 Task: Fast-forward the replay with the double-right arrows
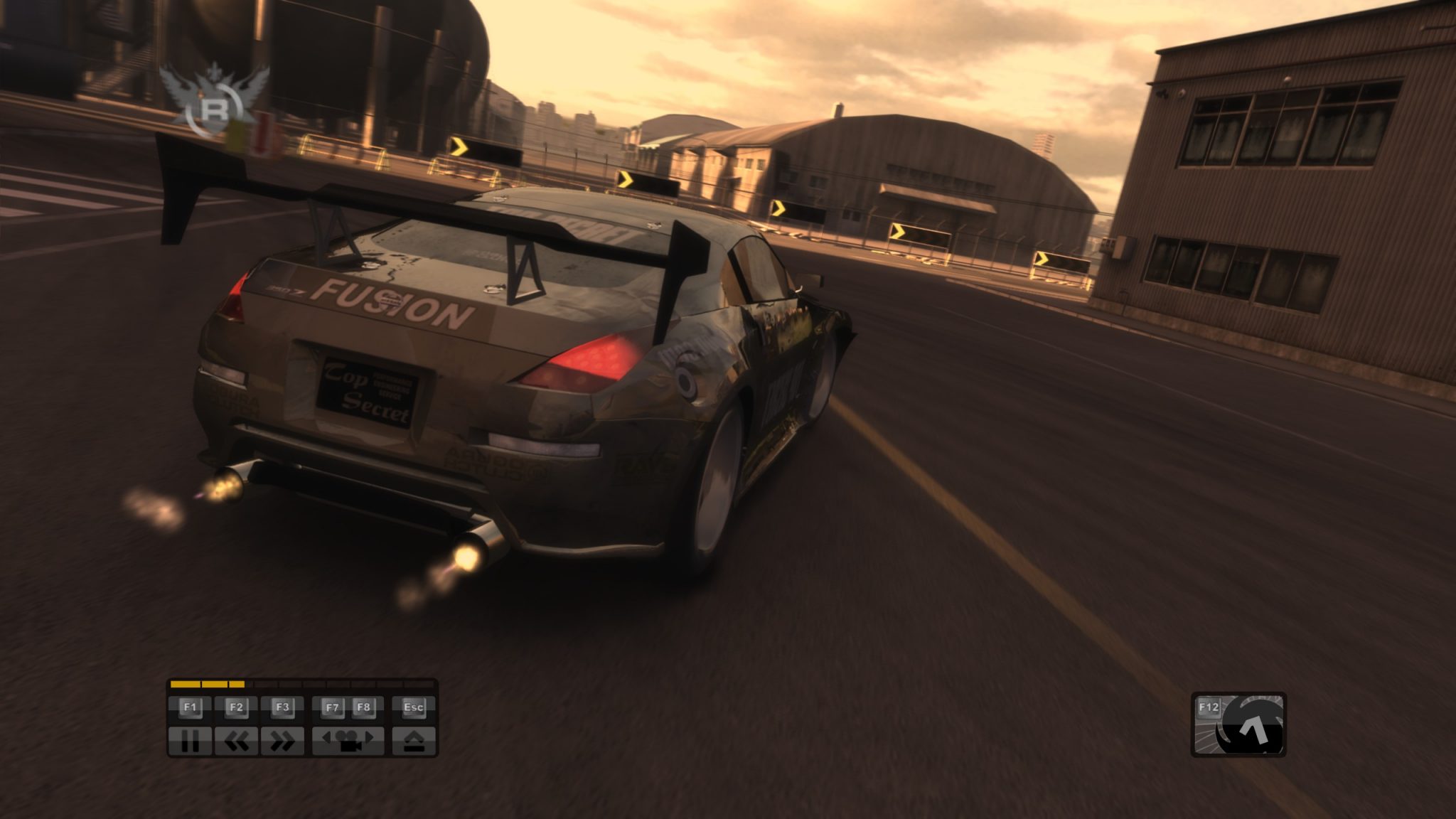point(282,742)
